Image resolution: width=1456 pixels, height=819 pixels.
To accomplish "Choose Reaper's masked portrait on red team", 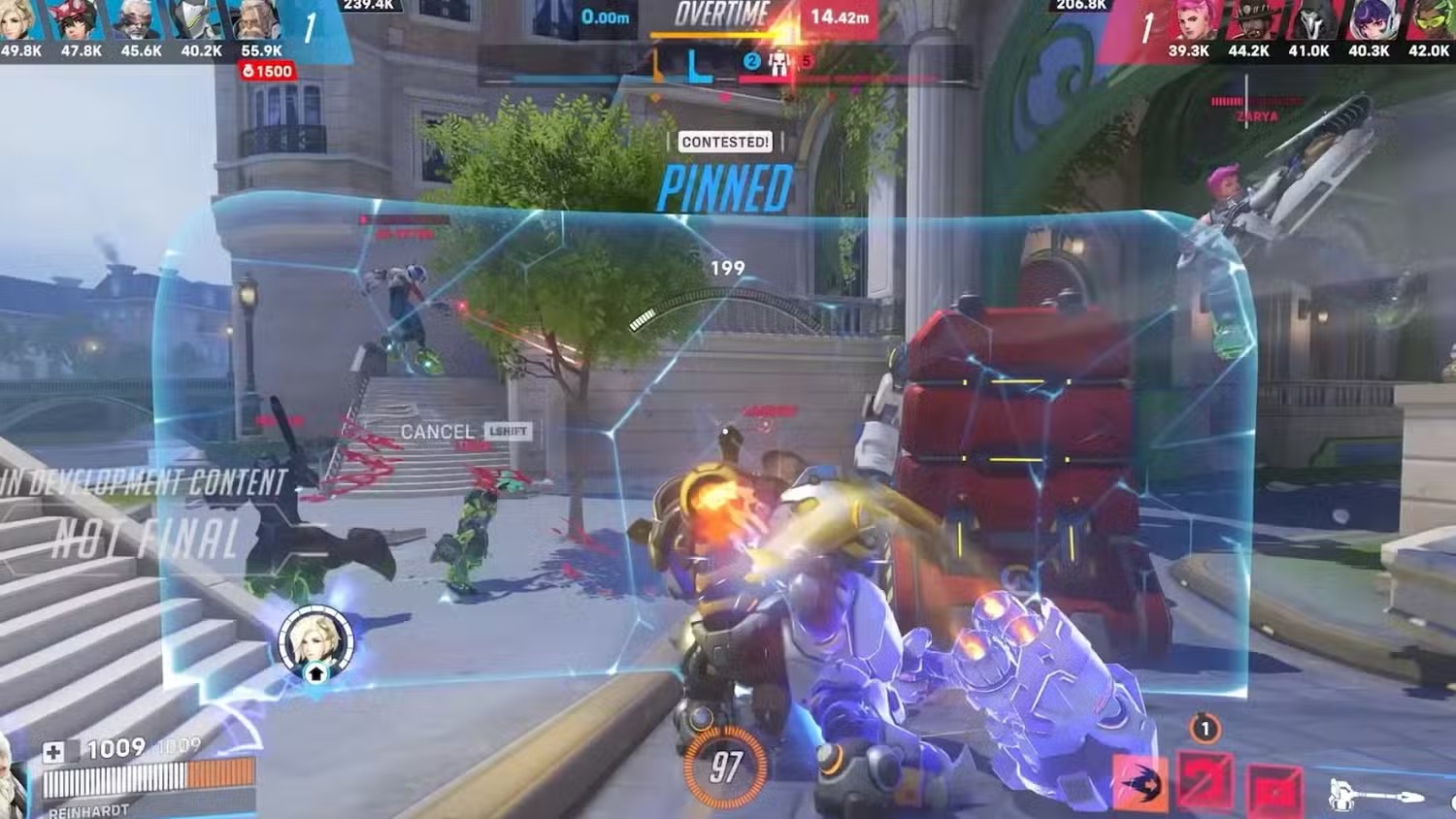I will coord(1308,21).
